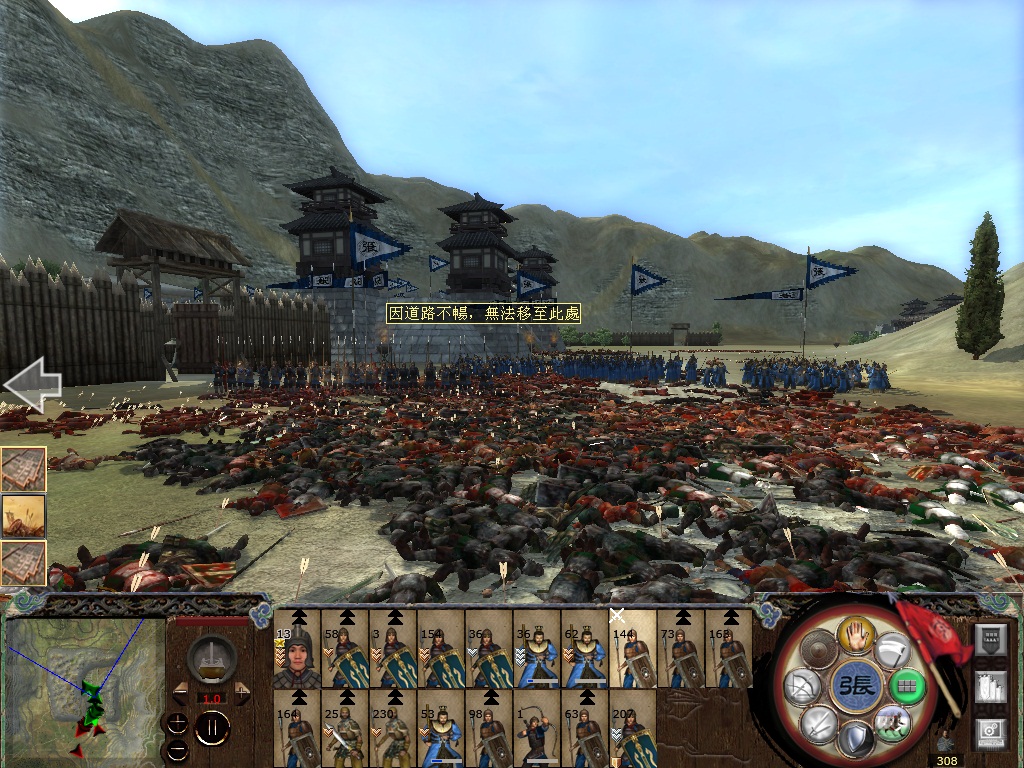Activate the bow fire-at-will button

coord(803,687)
